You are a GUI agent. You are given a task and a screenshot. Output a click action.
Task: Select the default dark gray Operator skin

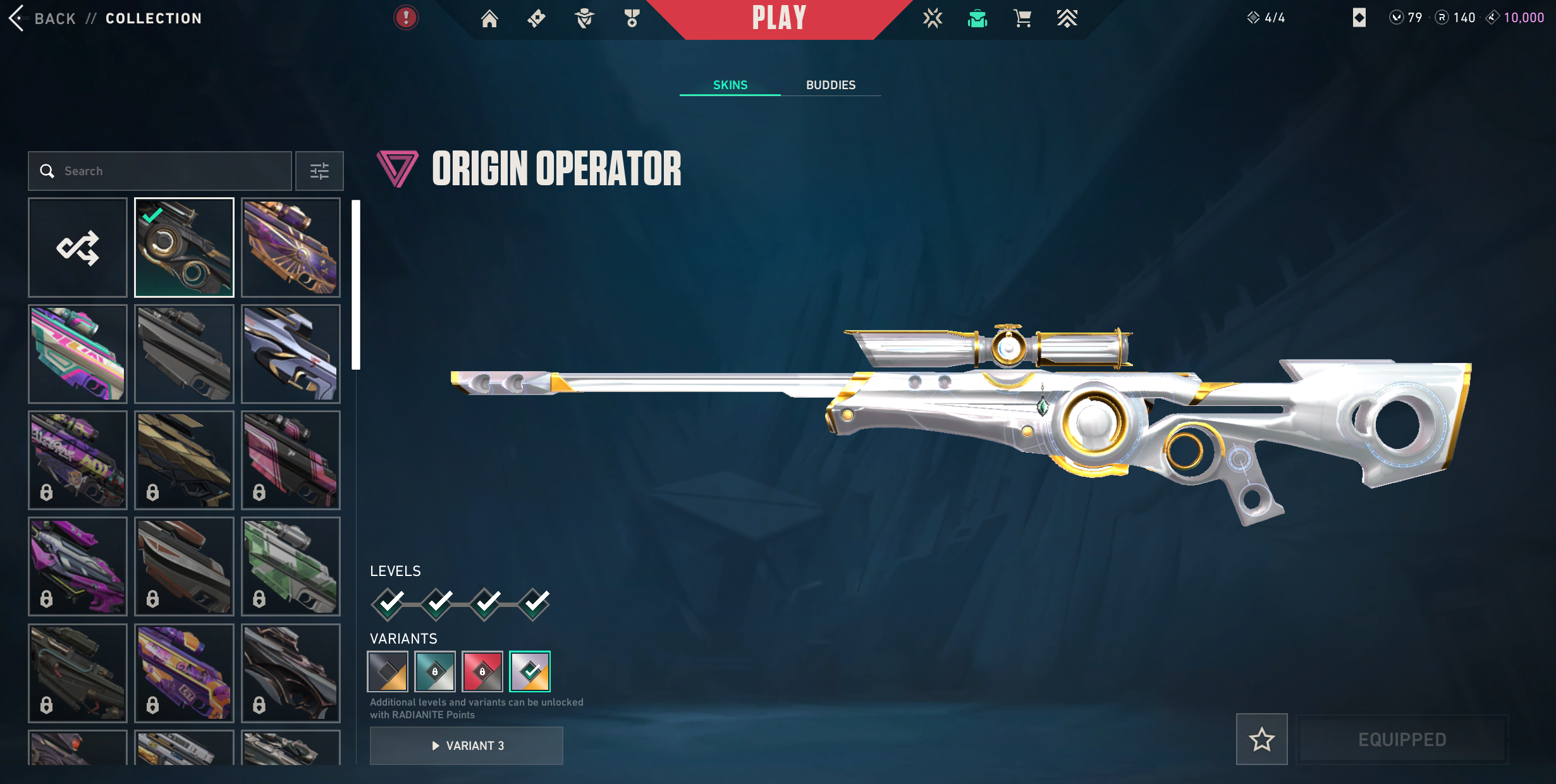[x=184, y=354]
